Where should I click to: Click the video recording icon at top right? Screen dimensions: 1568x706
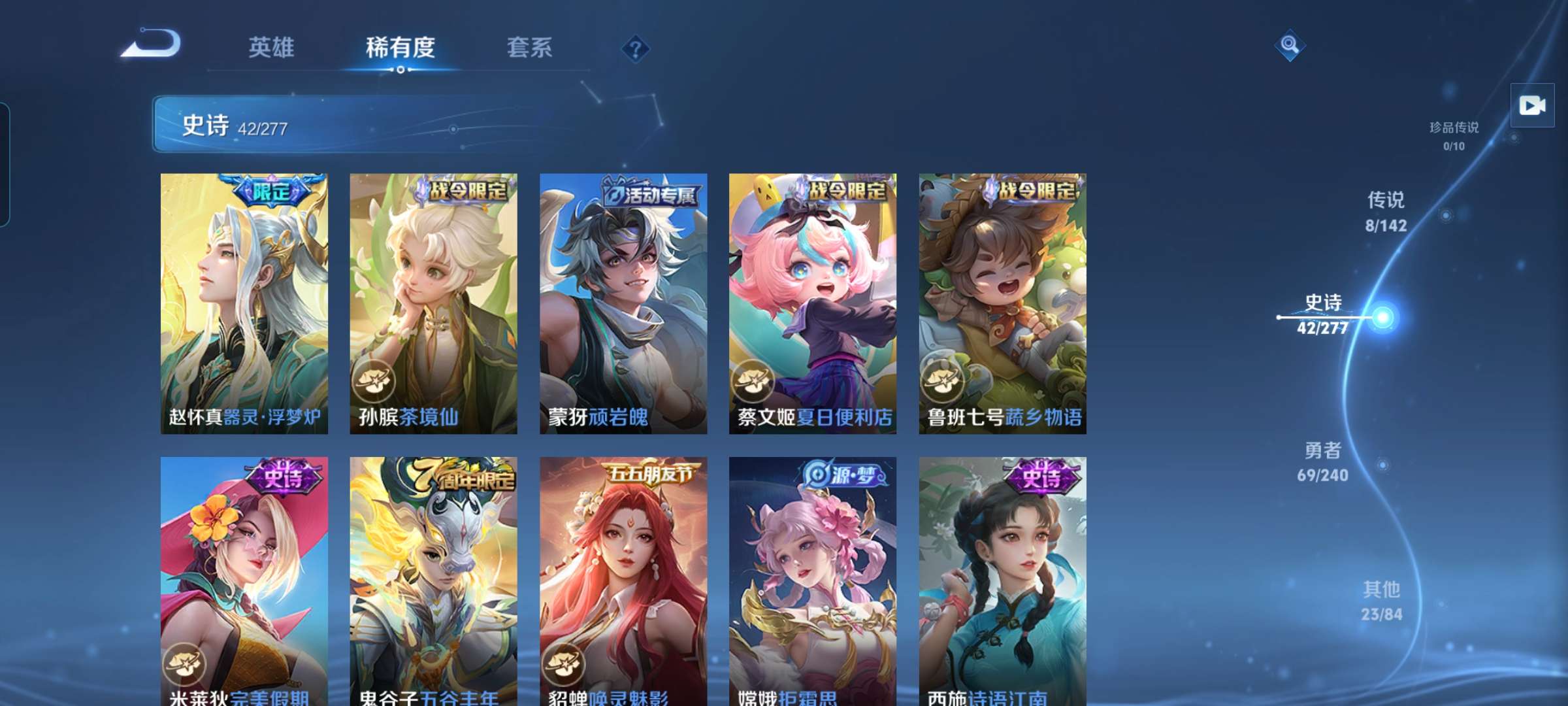pos(1532,105)
